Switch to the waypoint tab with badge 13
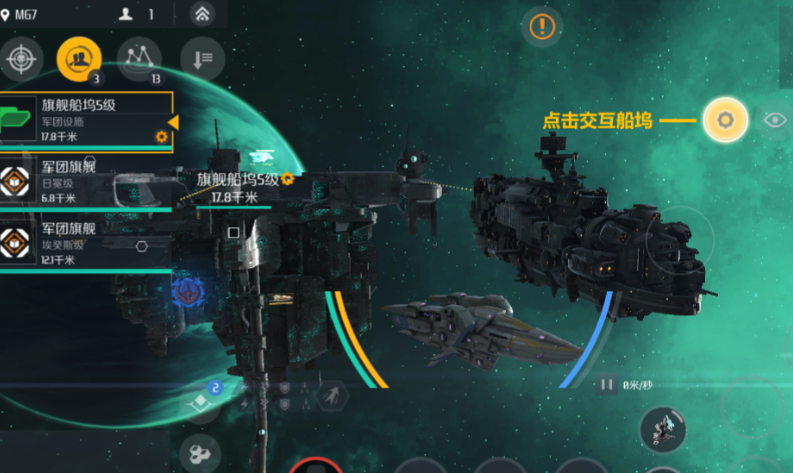793x473 pixels. 139,59
